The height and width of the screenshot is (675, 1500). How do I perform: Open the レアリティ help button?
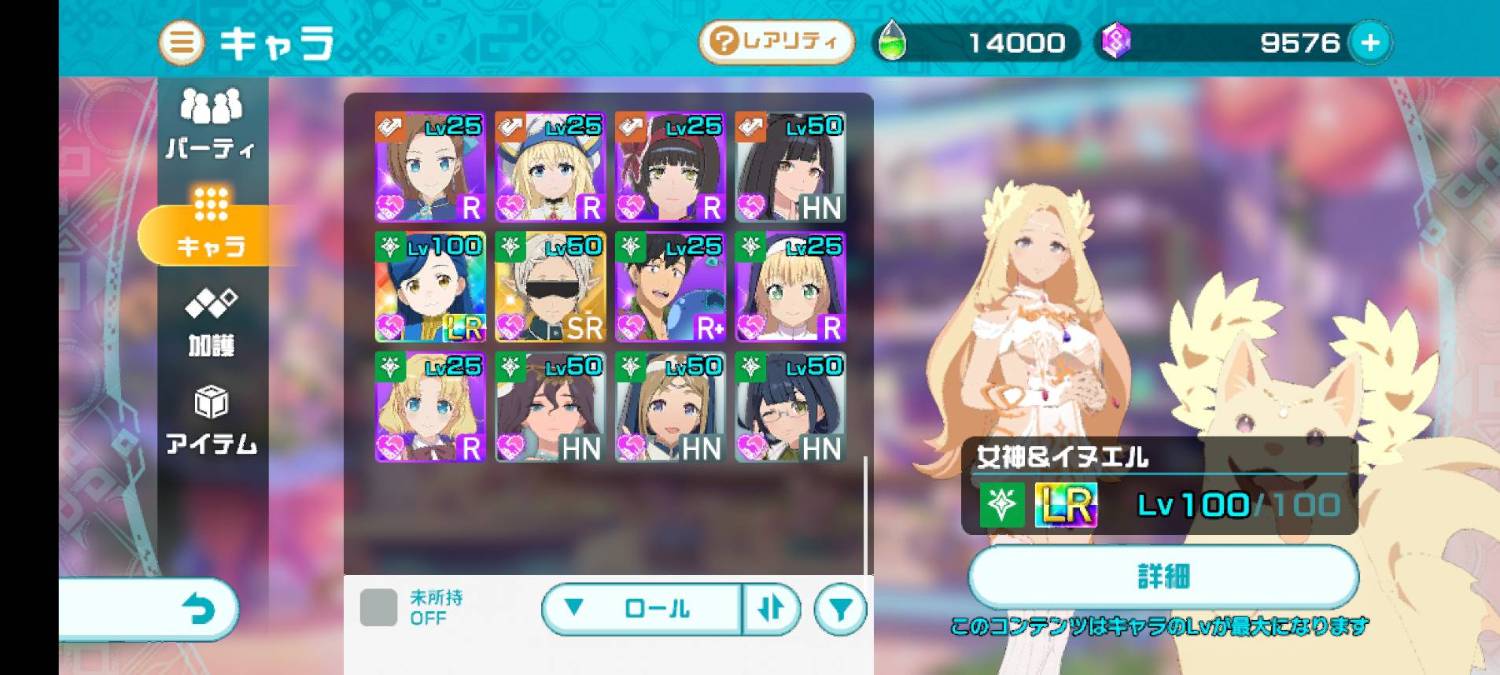point(776,43)
